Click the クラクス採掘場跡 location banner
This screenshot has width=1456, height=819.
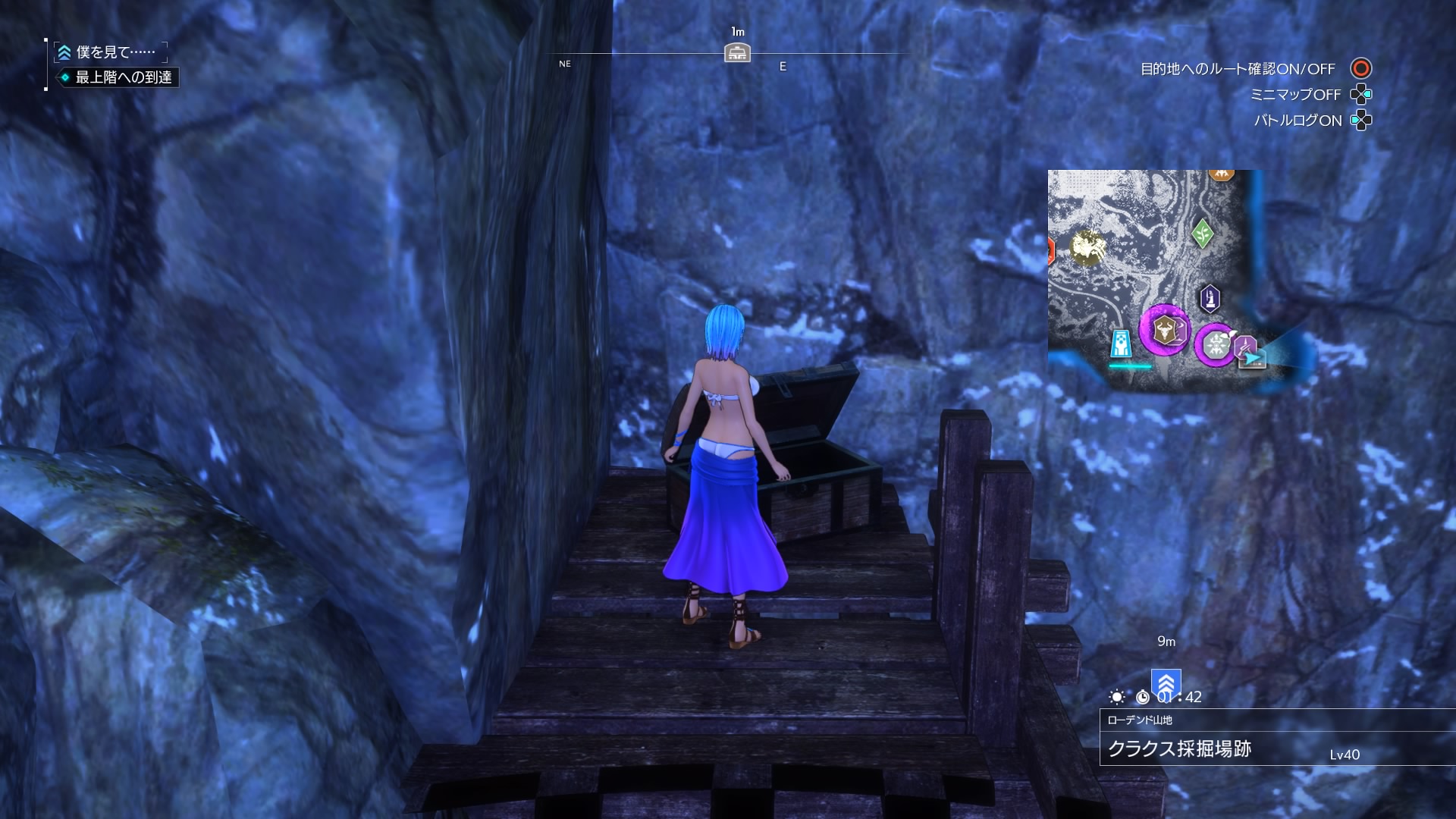point(1179,749)
